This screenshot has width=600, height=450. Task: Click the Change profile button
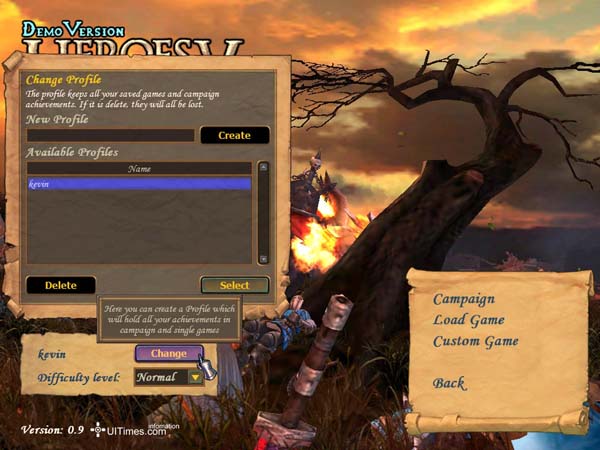click(169, 353)
